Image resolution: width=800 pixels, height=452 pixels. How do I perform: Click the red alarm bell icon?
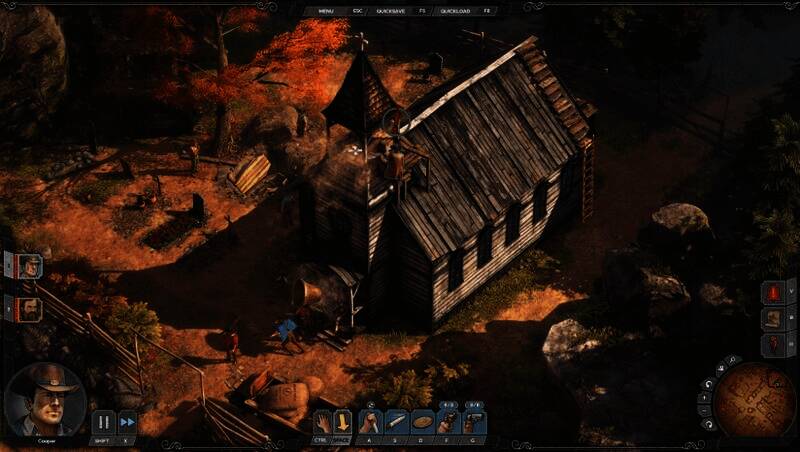click(772, 293)
